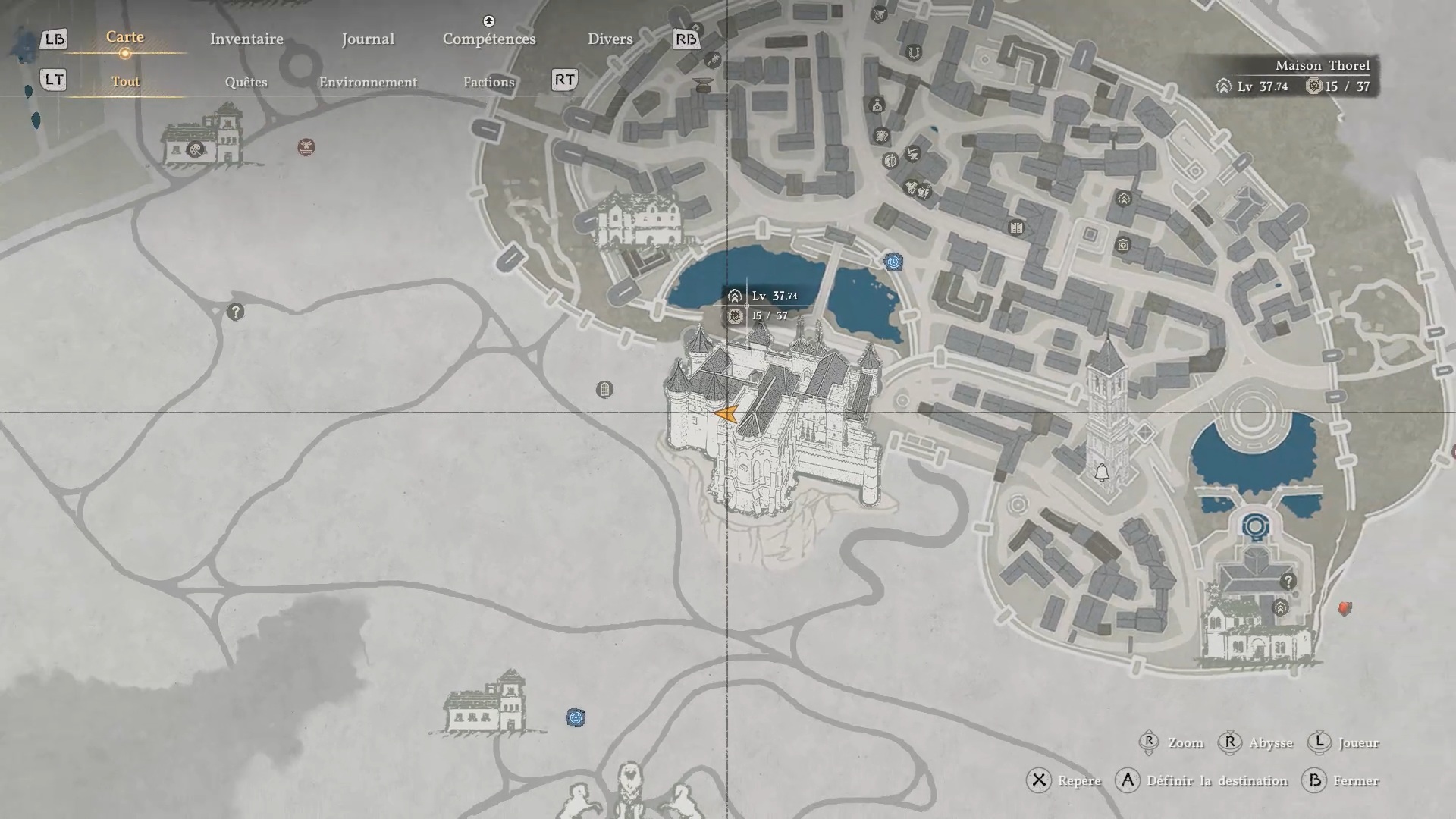This screenshot has width=1456, height=819.
Task: Choose the horseshoe marker in town
Action: [x=914, y=52]
